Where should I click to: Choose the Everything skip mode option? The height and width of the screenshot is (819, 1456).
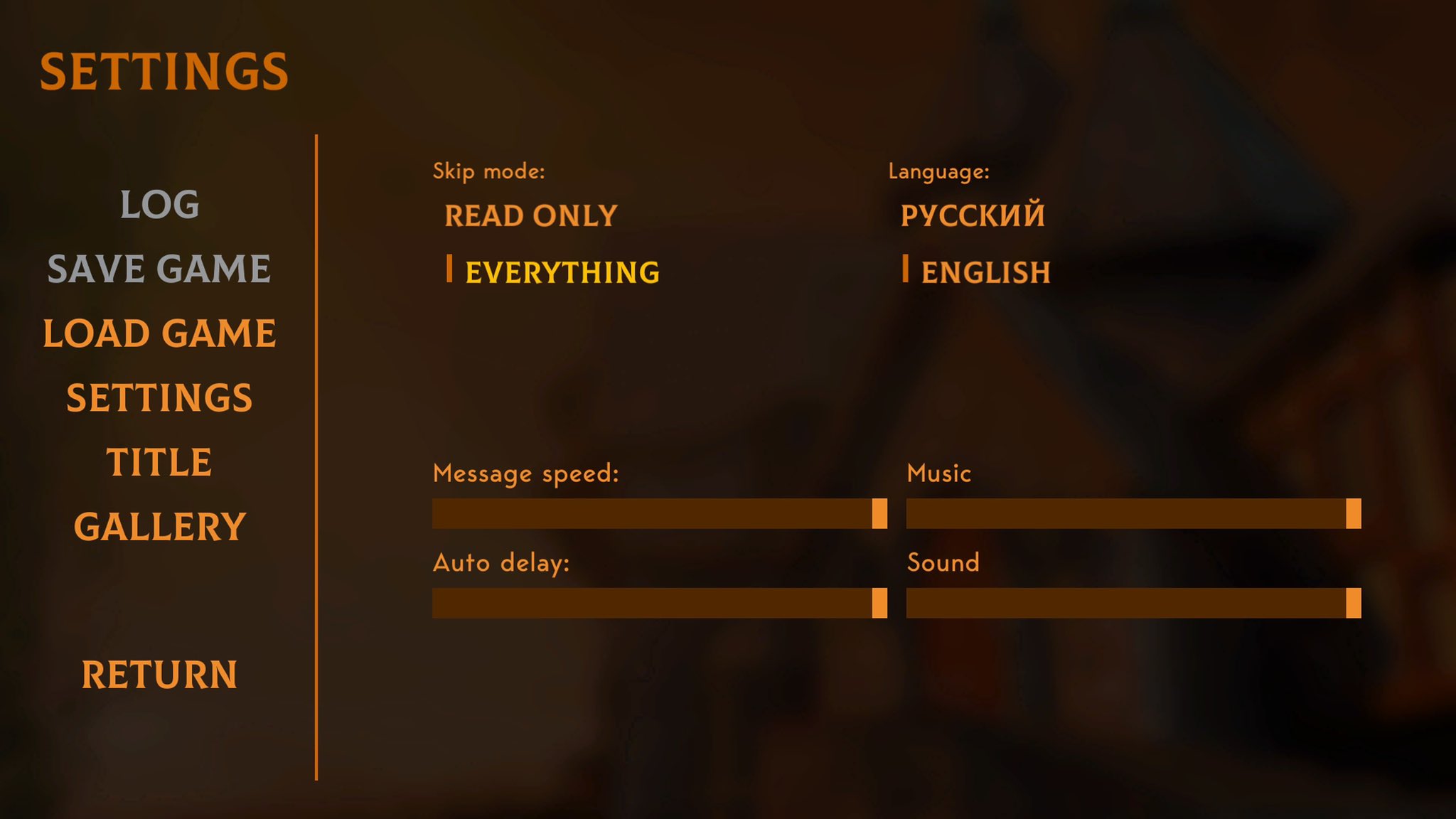tap(562, 272)
